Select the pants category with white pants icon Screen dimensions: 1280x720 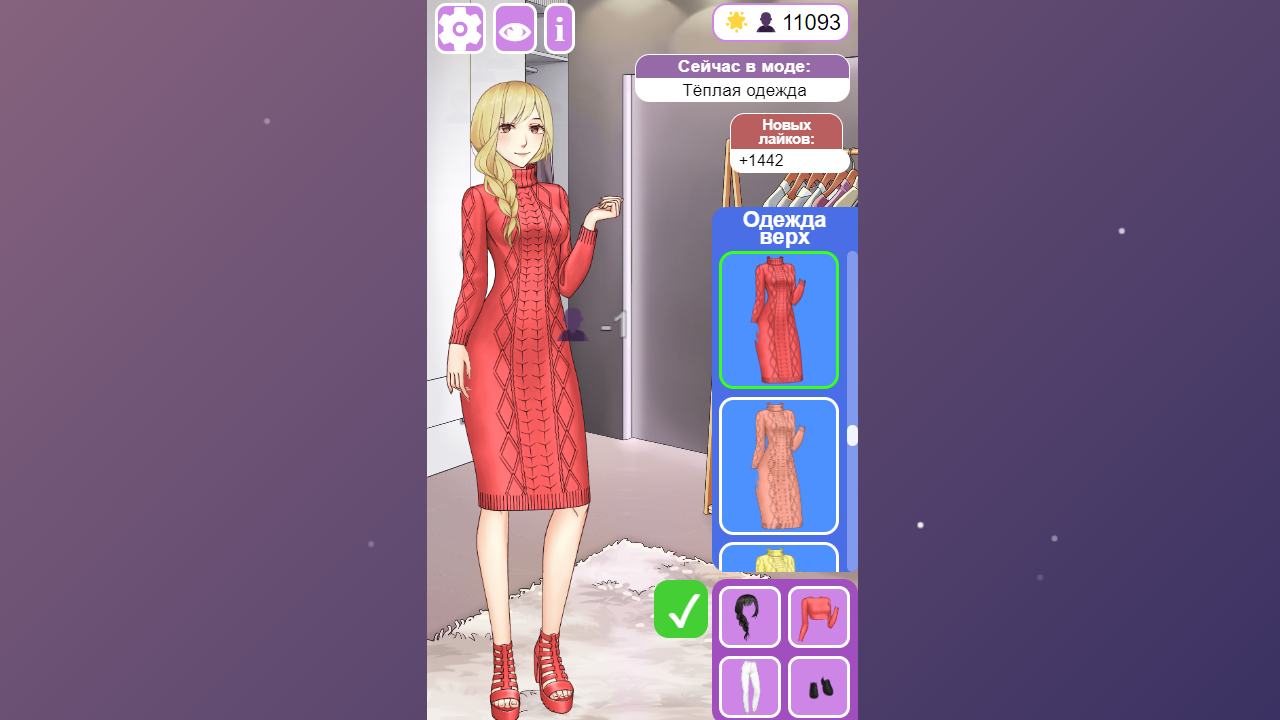point(749,687)
